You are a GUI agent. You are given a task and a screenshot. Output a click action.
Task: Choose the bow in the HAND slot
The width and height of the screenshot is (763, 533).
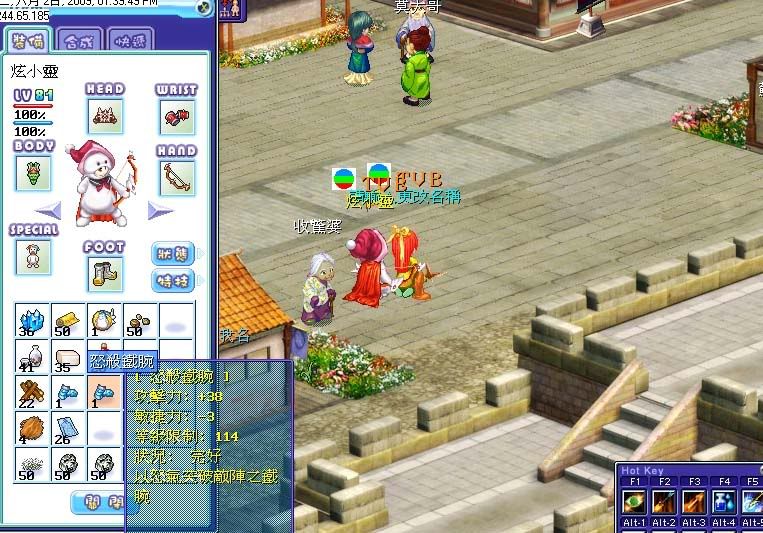tap(176, 178)
